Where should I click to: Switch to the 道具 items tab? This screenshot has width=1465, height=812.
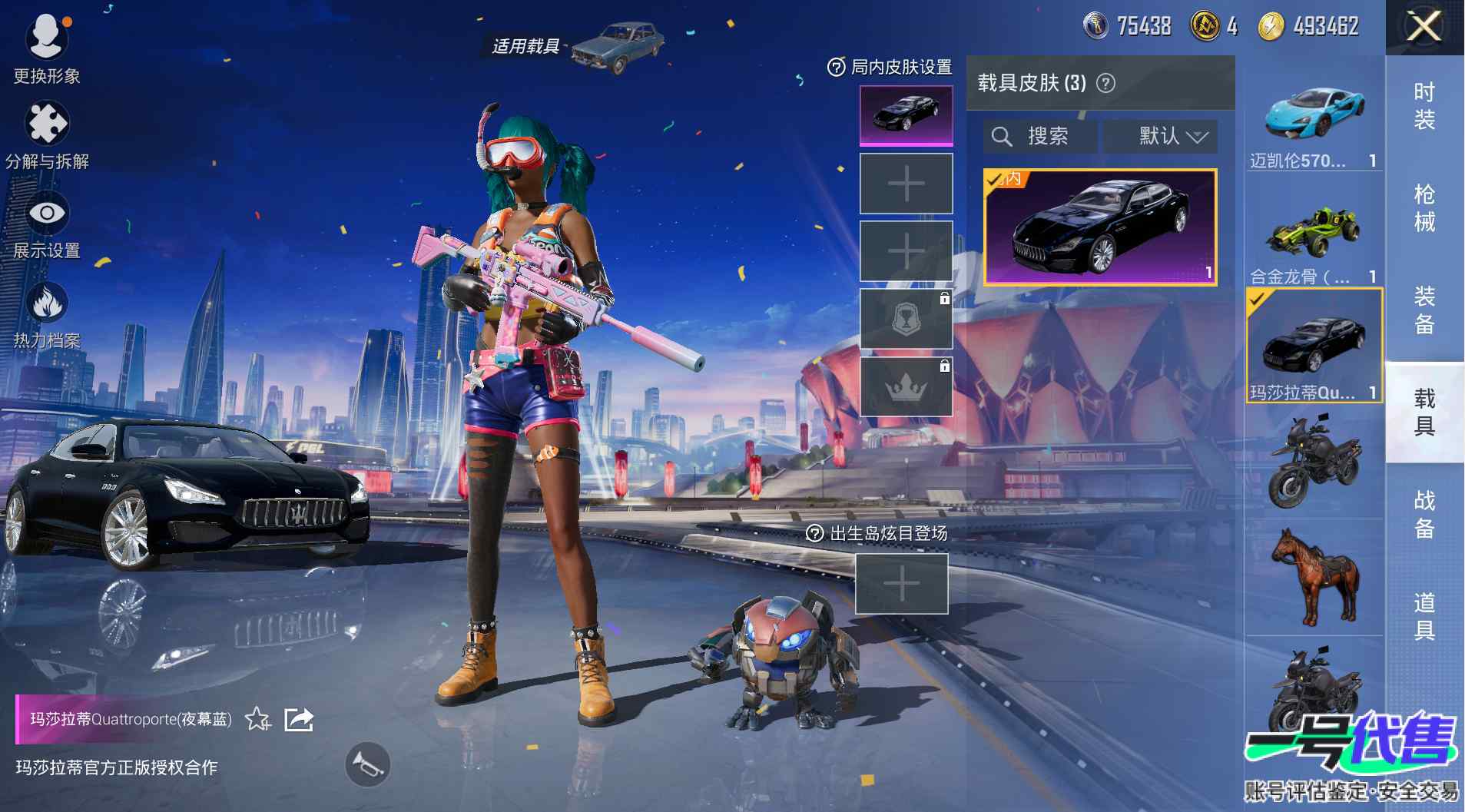click(x=1424, y=616)
